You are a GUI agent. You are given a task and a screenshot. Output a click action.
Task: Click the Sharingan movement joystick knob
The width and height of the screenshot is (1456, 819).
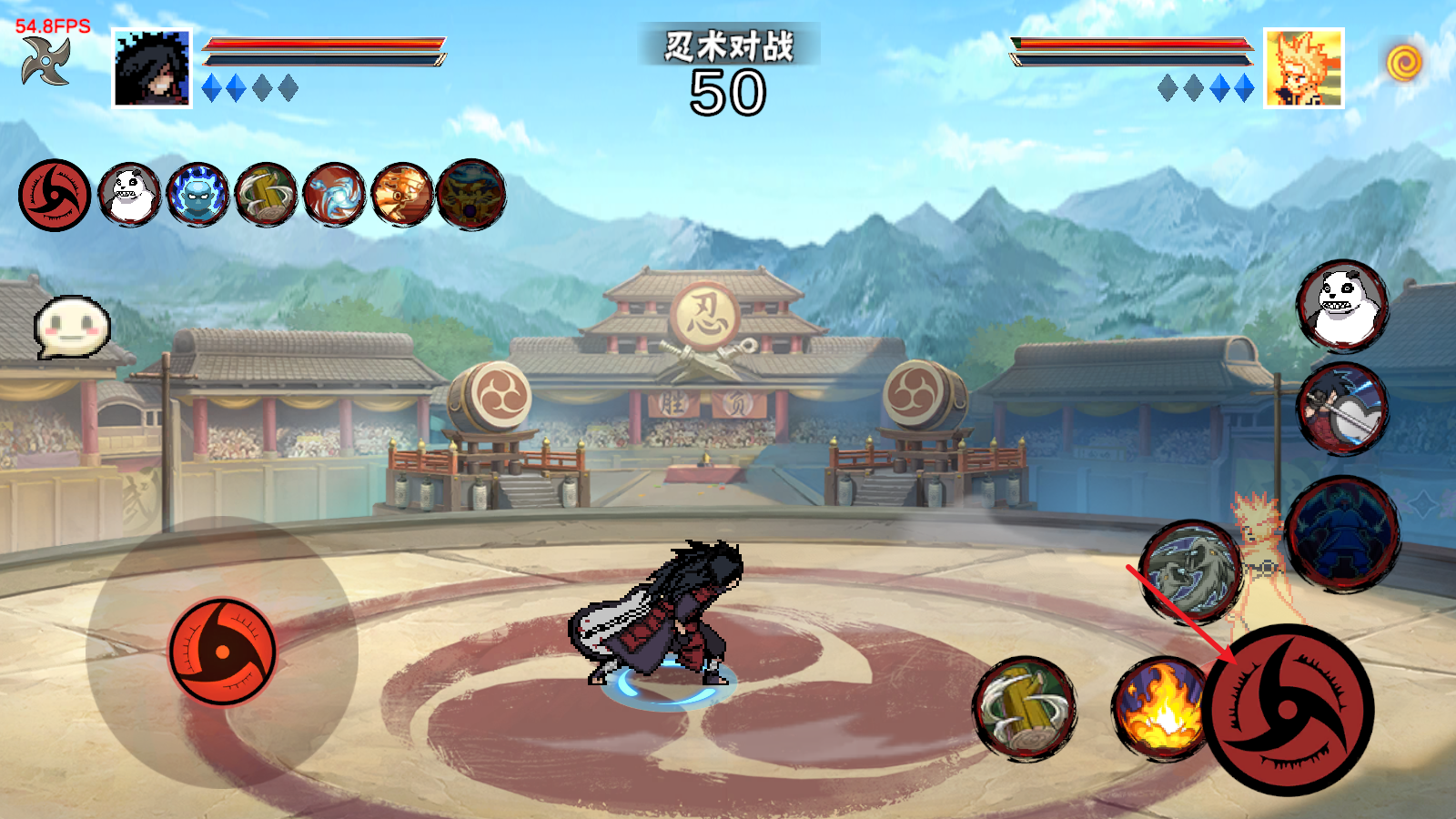point(222,651)
